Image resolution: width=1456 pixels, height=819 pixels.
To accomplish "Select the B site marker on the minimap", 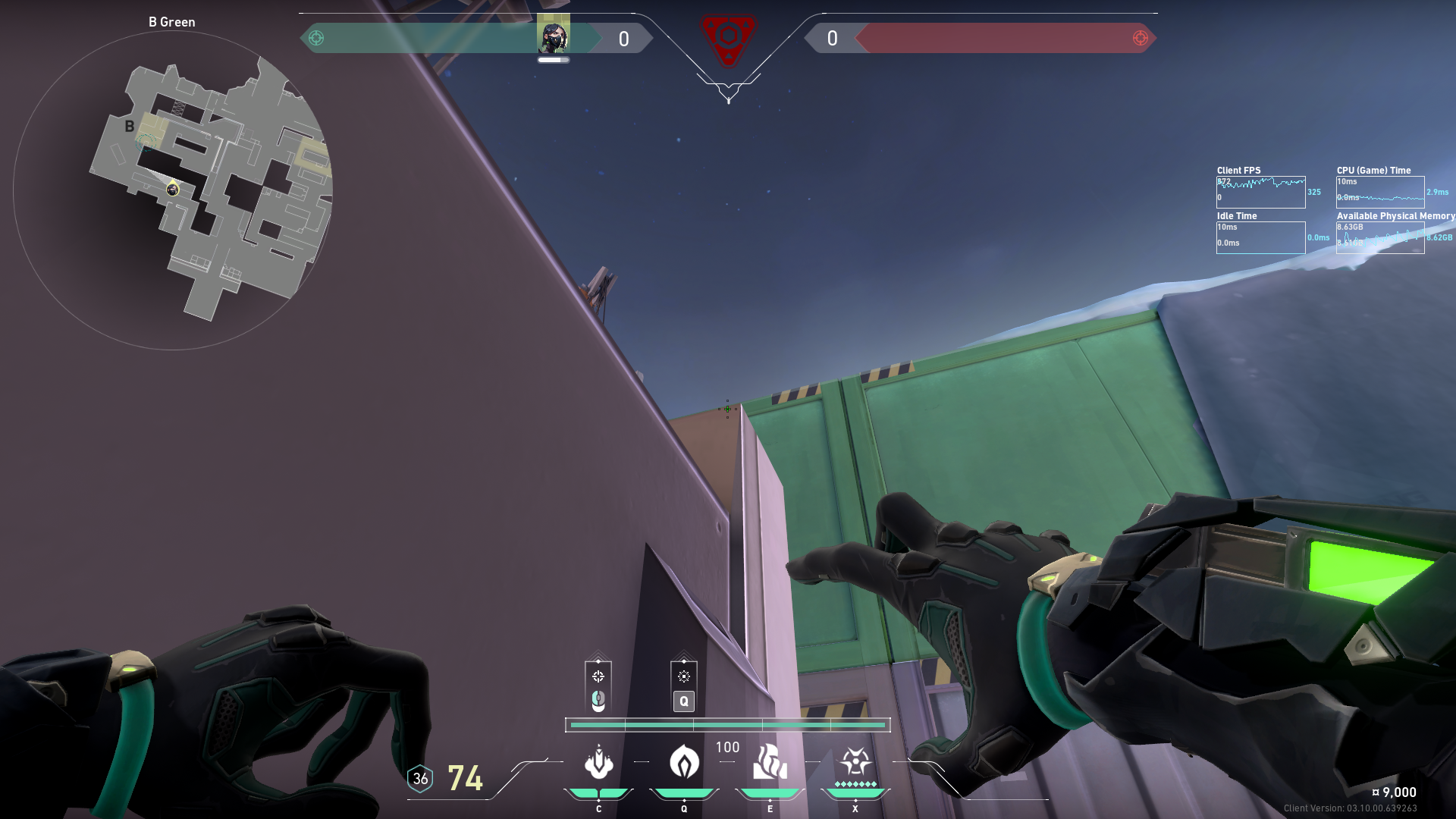I will 130,127.
